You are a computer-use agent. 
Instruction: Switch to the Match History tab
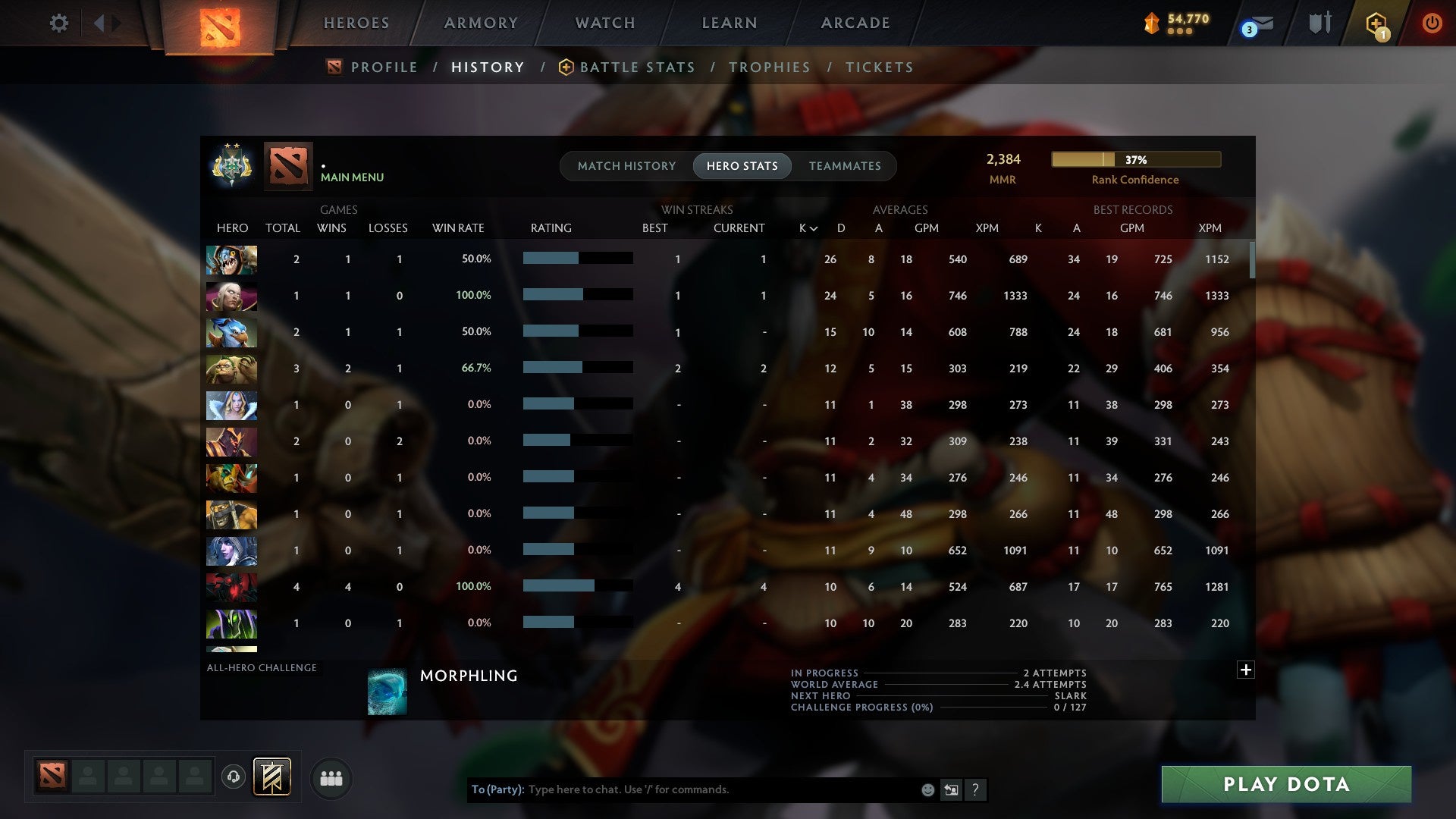pos(626,165)
